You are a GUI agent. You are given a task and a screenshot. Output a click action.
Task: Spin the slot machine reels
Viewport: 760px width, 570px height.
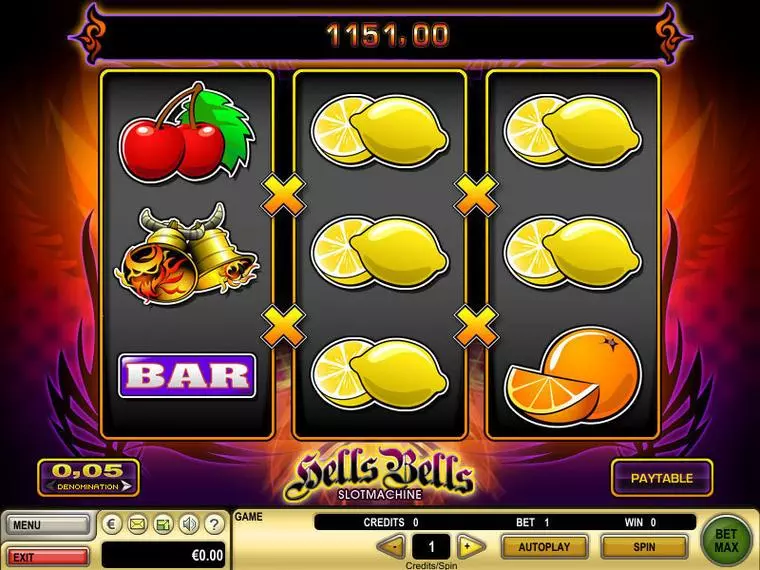[643, 547]
